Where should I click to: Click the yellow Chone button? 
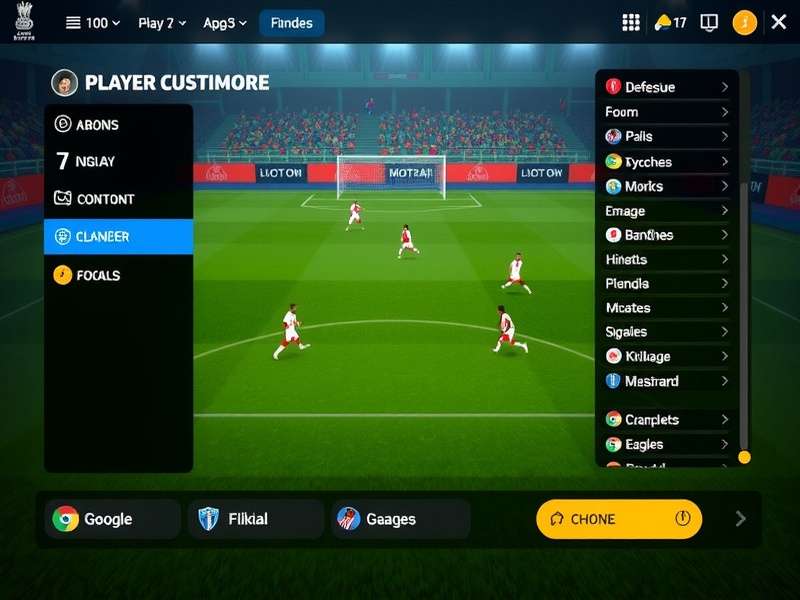click(x=618, y=519)
